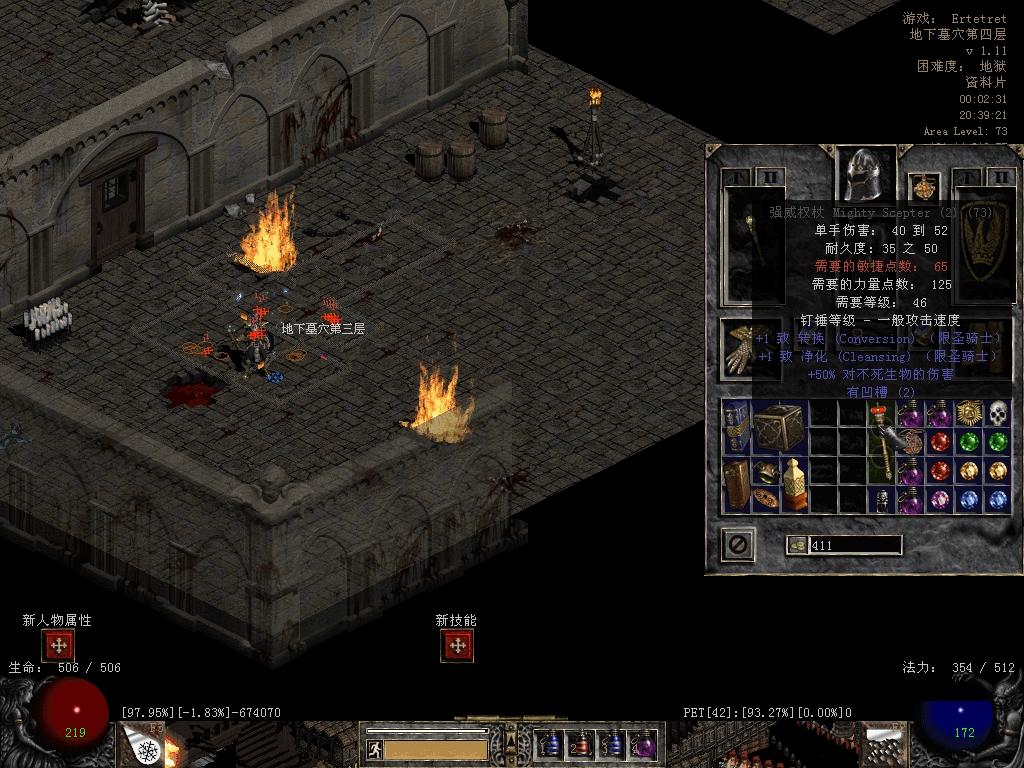Viewport: 1024px width, 768px height.
Task: Open the new skill points button
Action: tap(457, 645)
